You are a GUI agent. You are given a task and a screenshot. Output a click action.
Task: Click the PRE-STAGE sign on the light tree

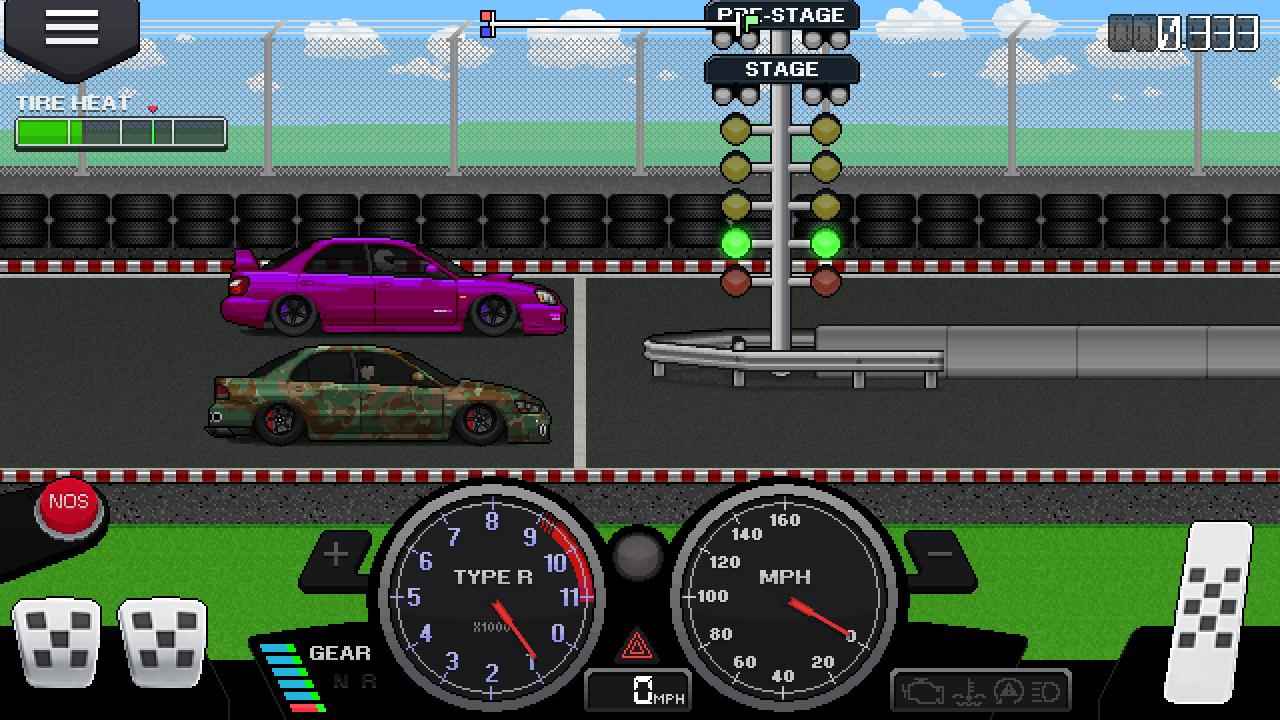pos(782,15)
